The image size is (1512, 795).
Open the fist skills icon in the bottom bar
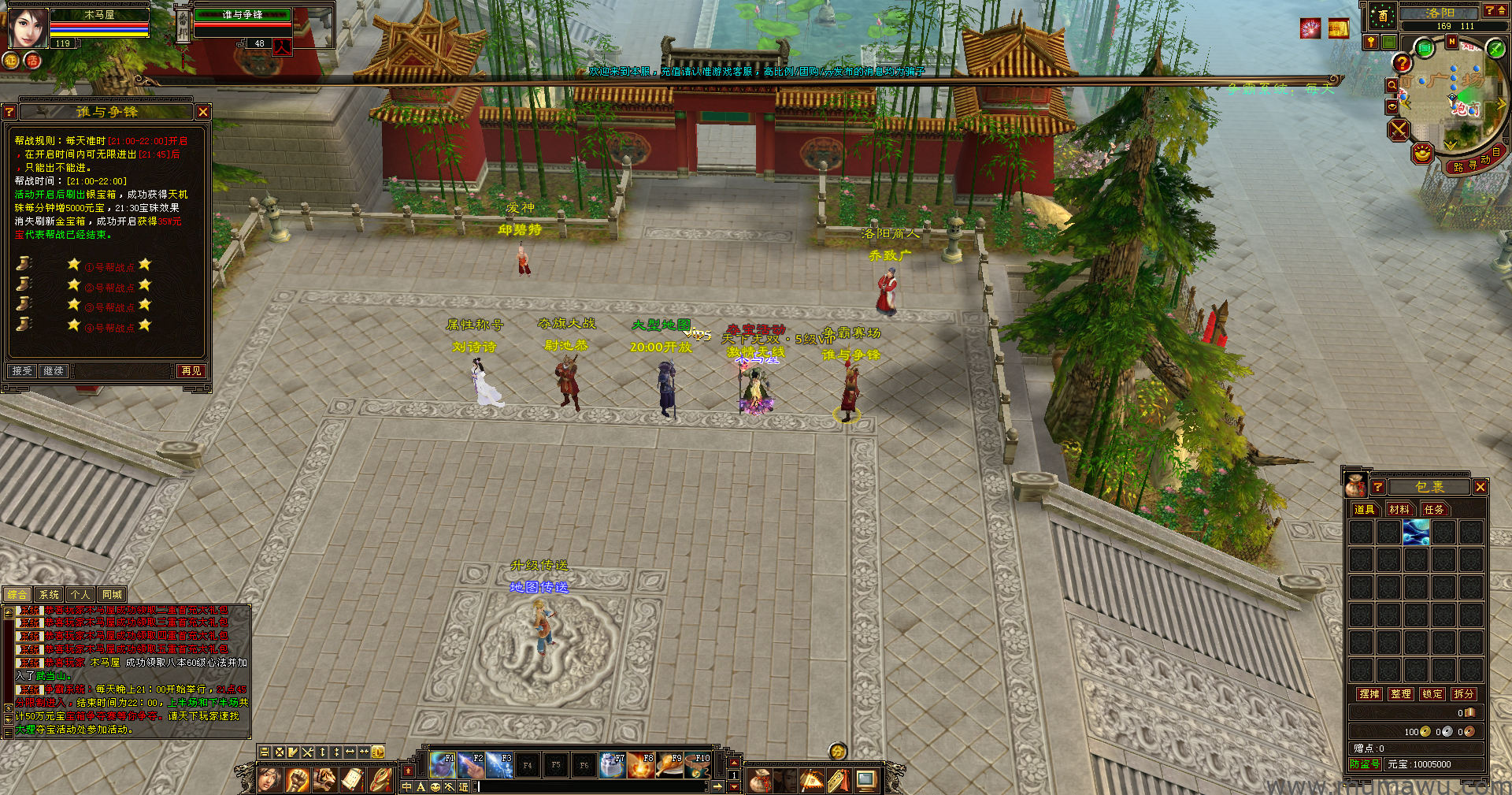coord(297,780)
